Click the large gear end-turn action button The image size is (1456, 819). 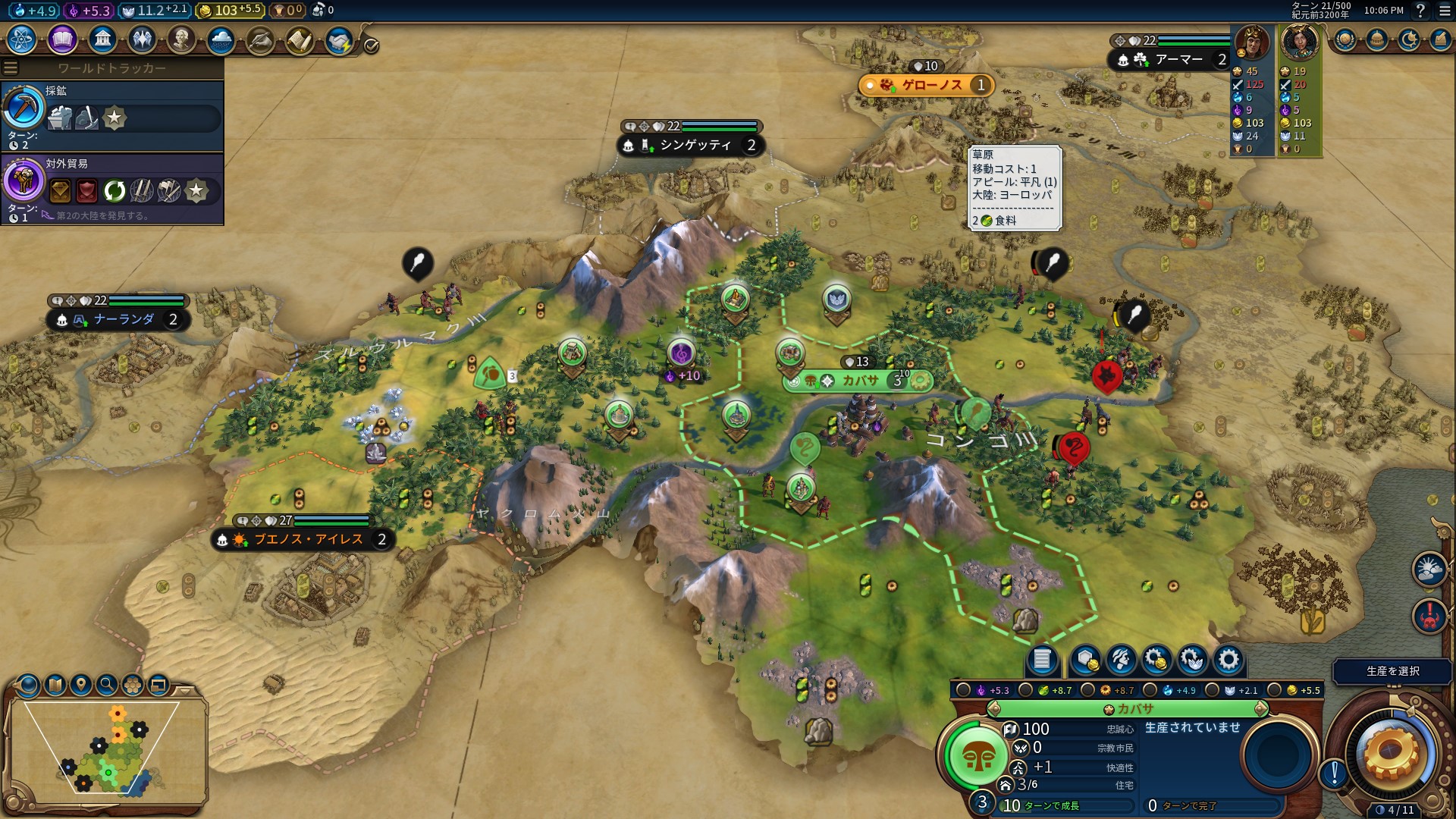click(1391, 752)
